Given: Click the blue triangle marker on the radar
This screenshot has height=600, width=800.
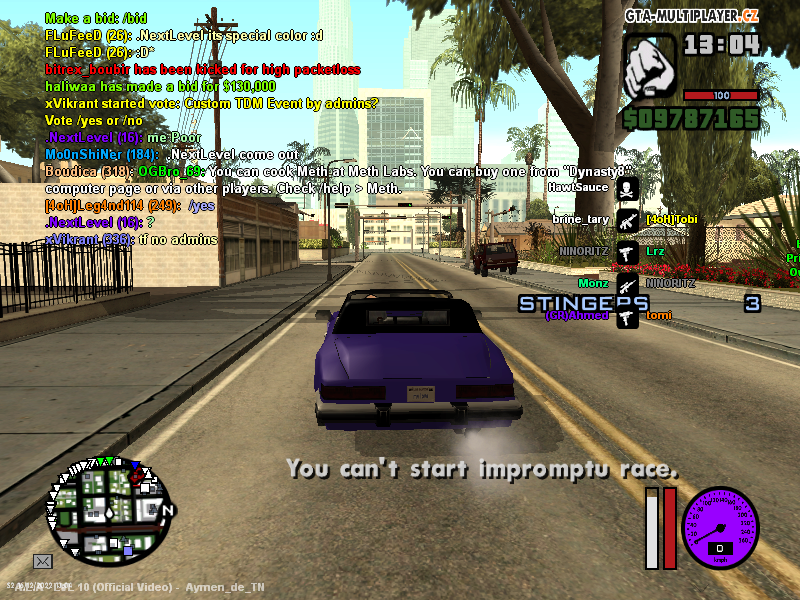Looking at the screenshot, I should pyautogui.click(x=135, y=463).
